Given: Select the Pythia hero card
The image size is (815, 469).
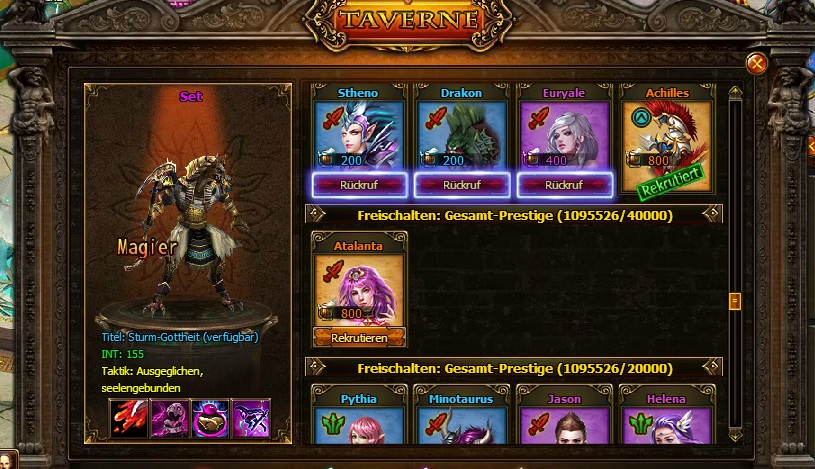Looking at the screenshot, I should pos(359,422).
